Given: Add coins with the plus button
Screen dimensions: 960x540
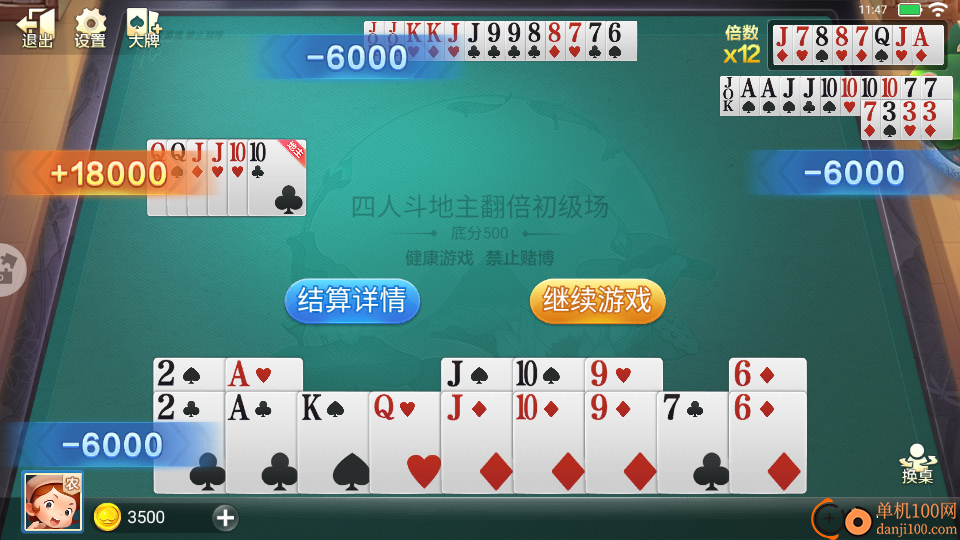Looking at the screenshot, I should 225,517.
